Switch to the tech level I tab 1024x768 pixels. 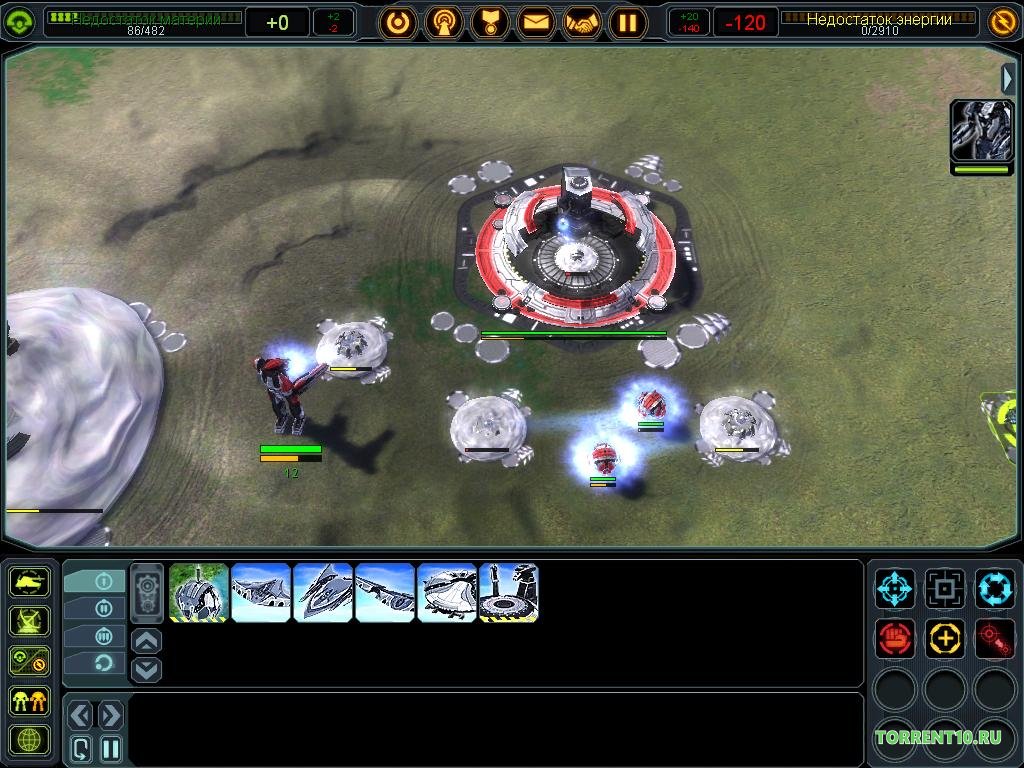tap(102, 581)
